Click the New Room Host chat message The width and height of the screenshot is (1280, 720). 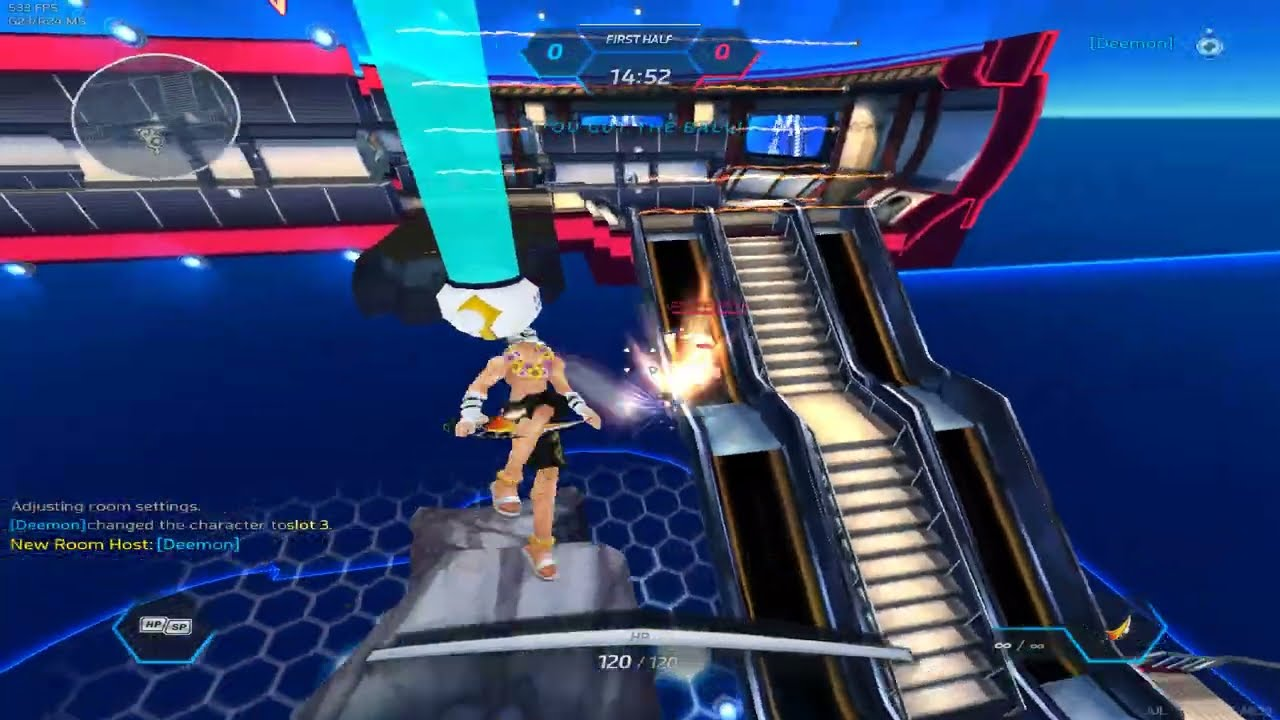[x=125, y=544]
